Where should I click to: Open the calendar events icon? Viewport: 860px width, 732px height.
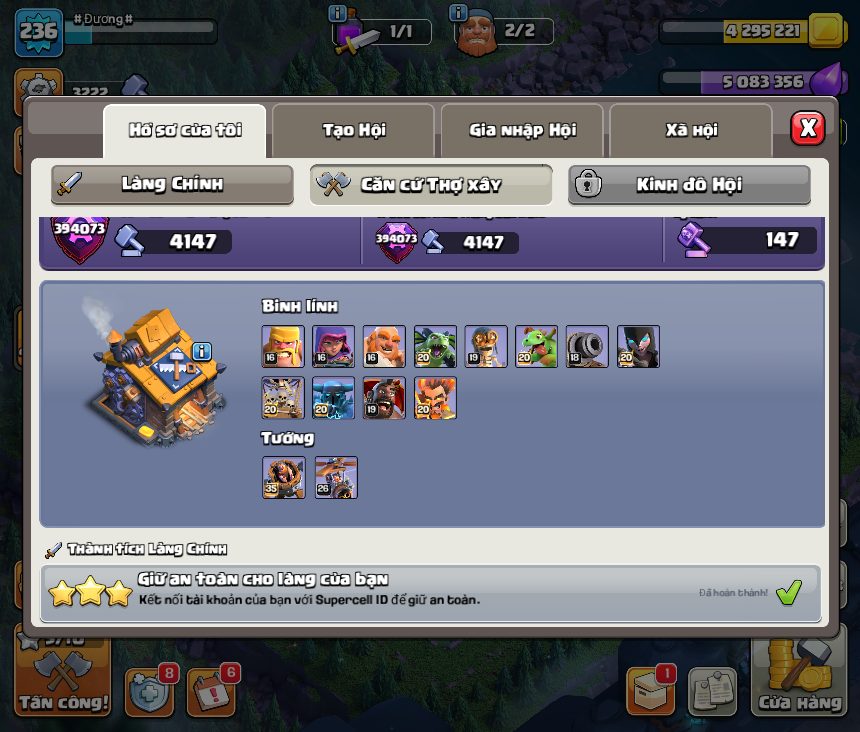211,690
